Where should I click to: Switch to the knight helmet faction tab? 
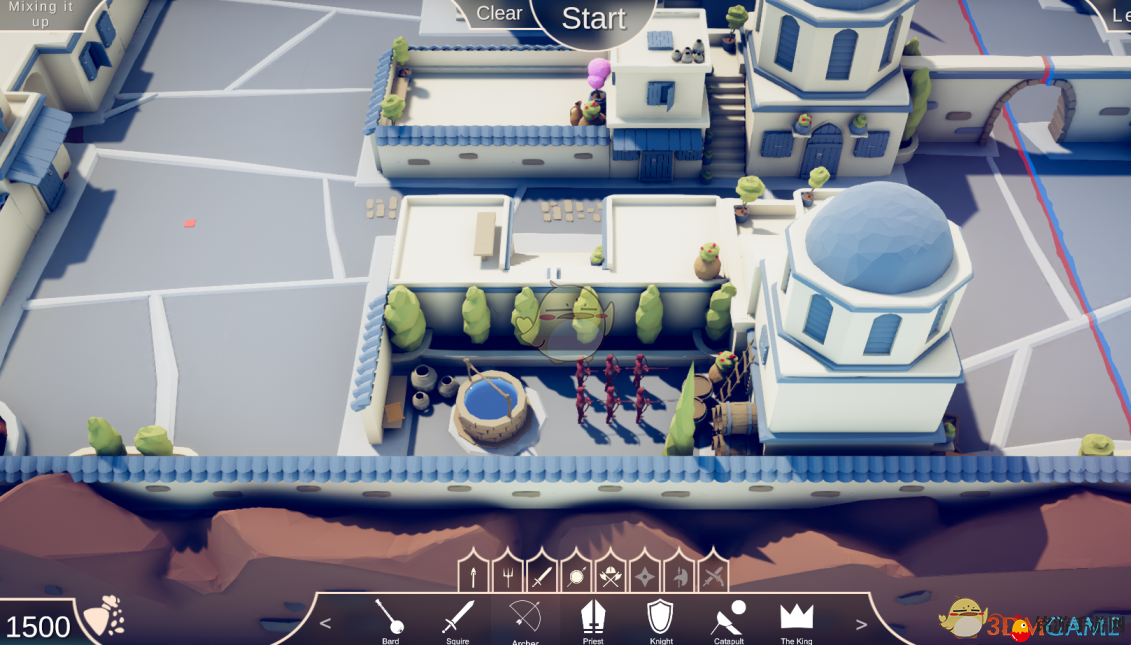click(679, 576)
